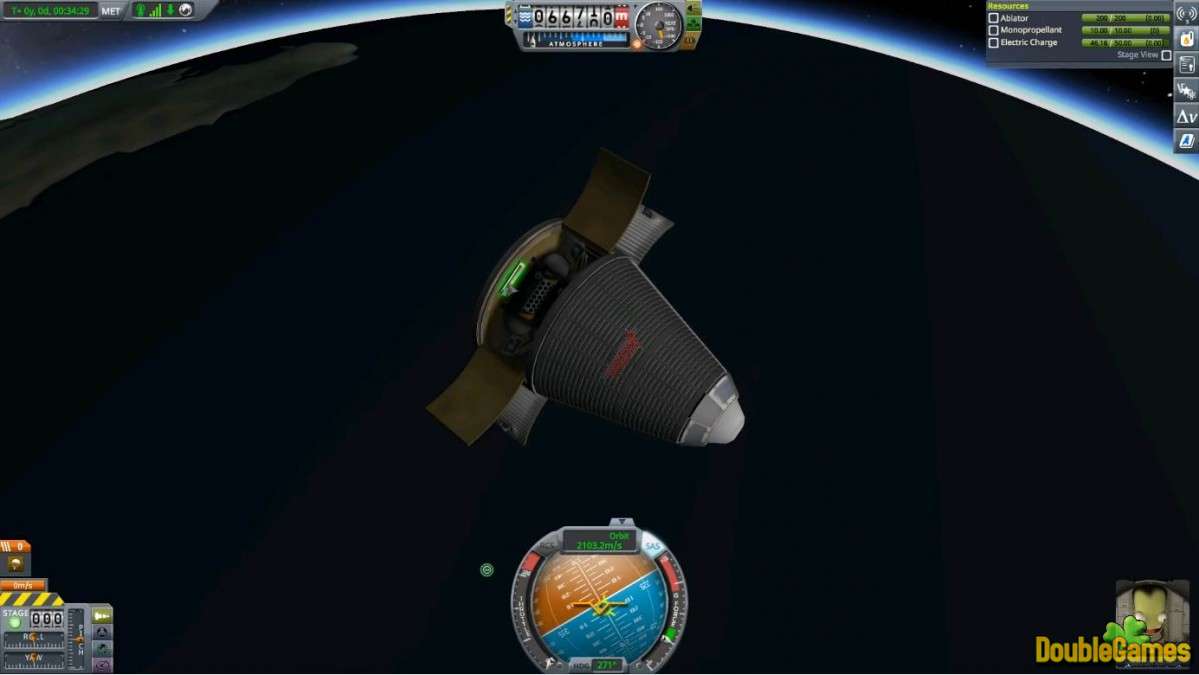This screenshot has width=1199, height=675.
Task: Open the CommNet signal panel icon
Action: [1186, 15]
